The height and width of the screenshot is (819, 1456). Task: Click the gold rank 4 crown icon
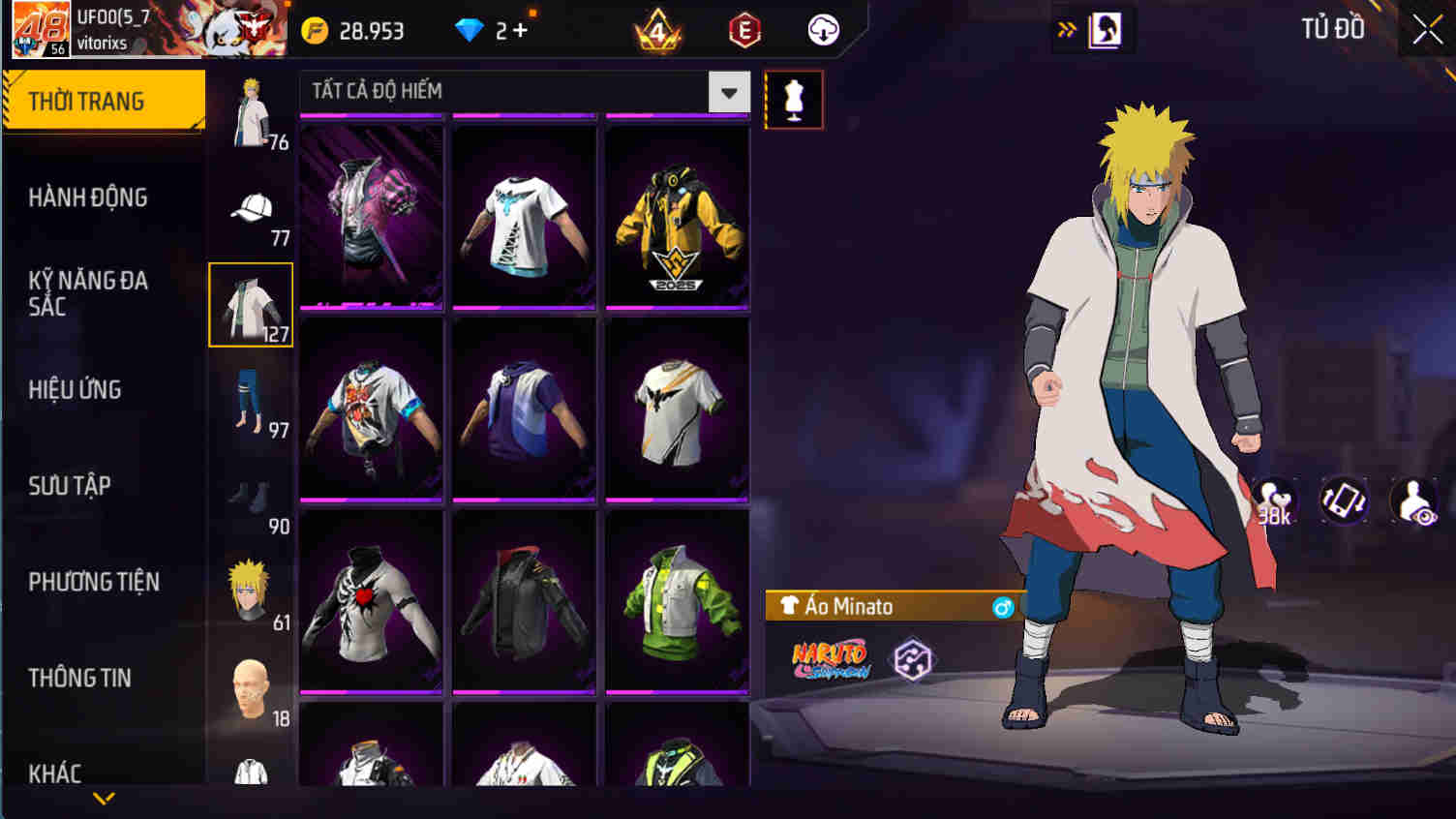(x=658, y=30)
